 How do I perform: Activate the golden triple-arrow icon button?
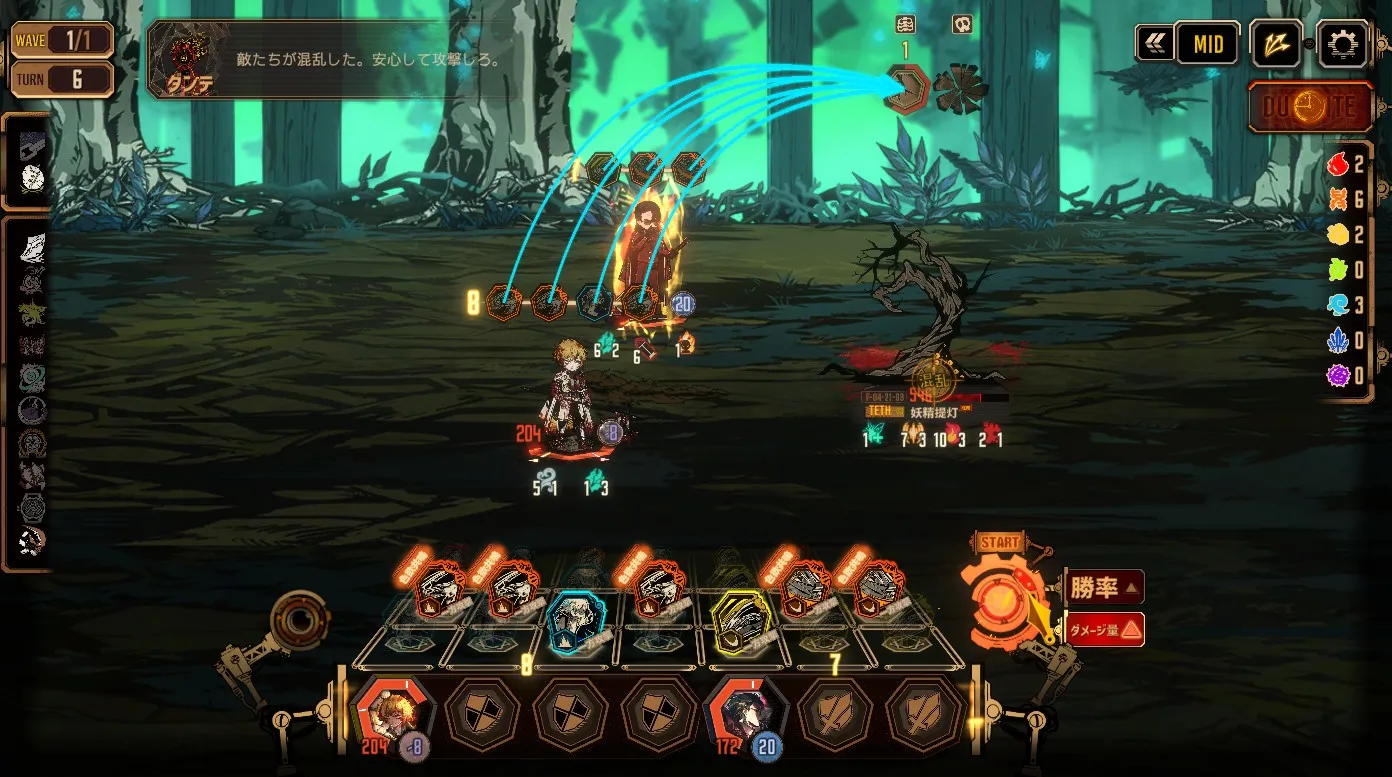1277,44
